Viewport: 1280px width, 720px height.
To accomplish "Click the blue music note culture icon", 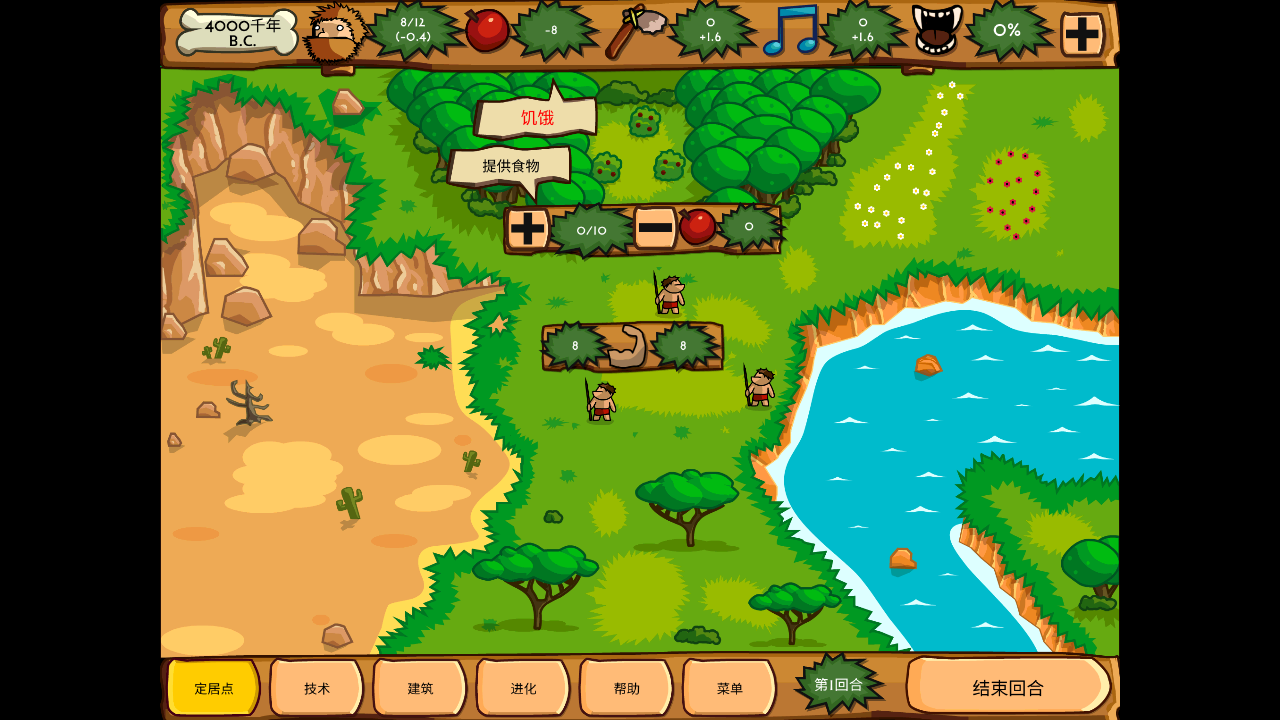I will tap(790, 30).
